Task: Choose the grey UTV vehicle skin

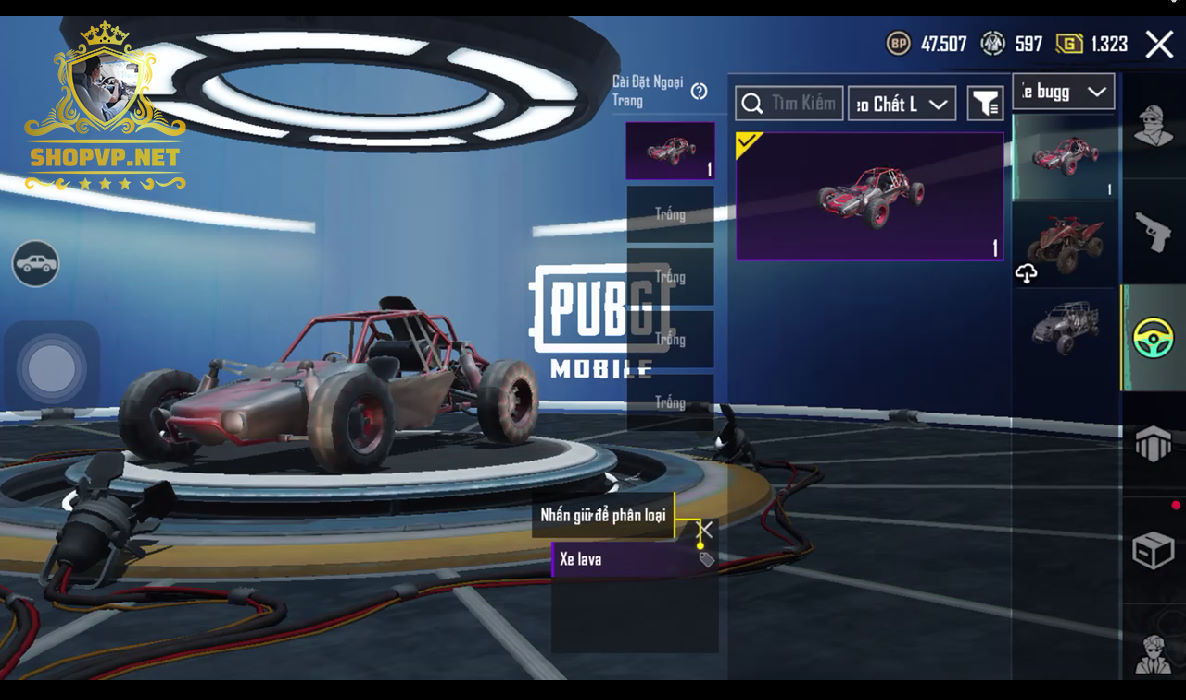Action: tap(1065, 326)
